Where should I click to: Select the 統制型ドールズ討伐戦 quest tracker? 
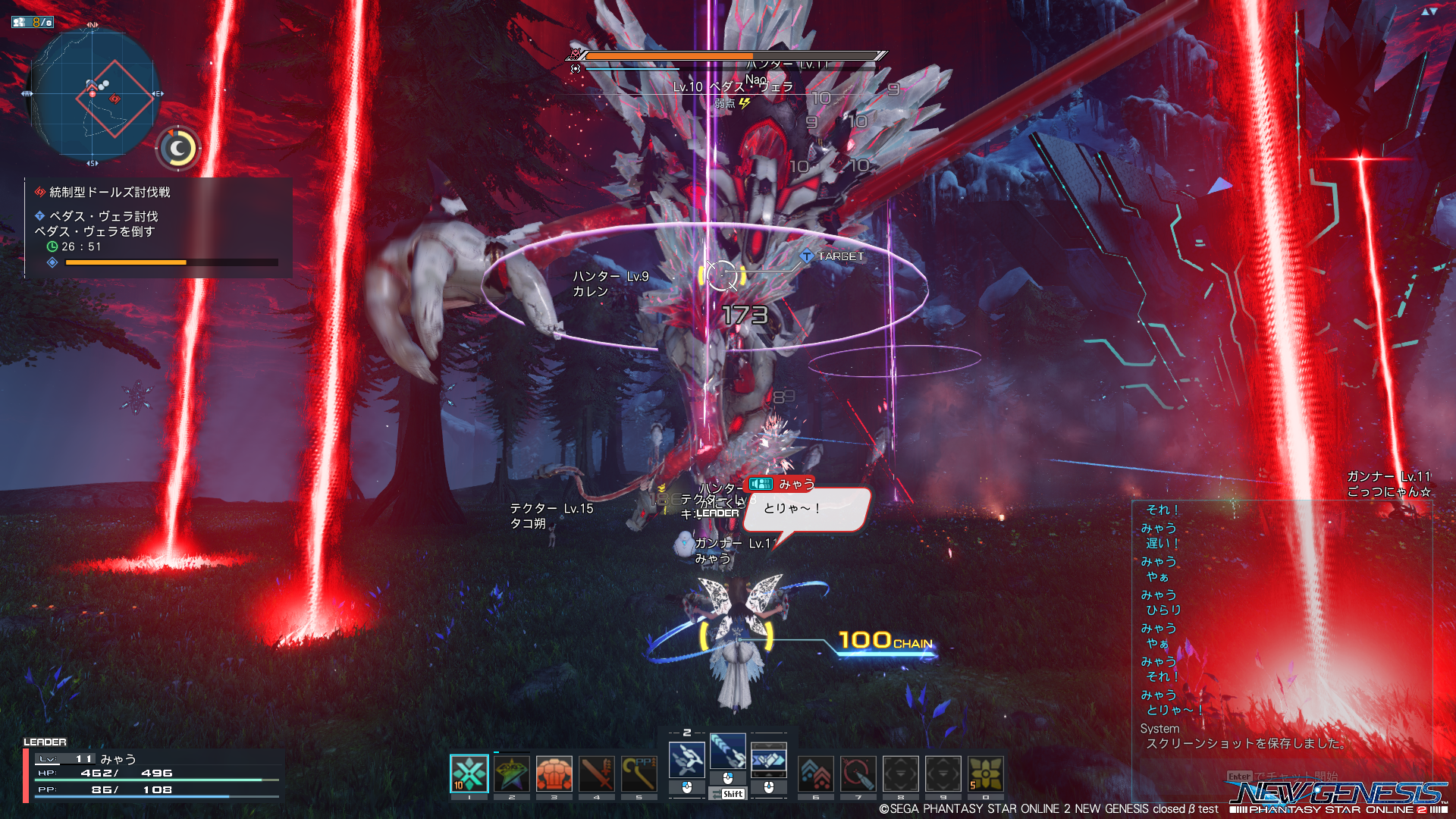click(109, 193)
